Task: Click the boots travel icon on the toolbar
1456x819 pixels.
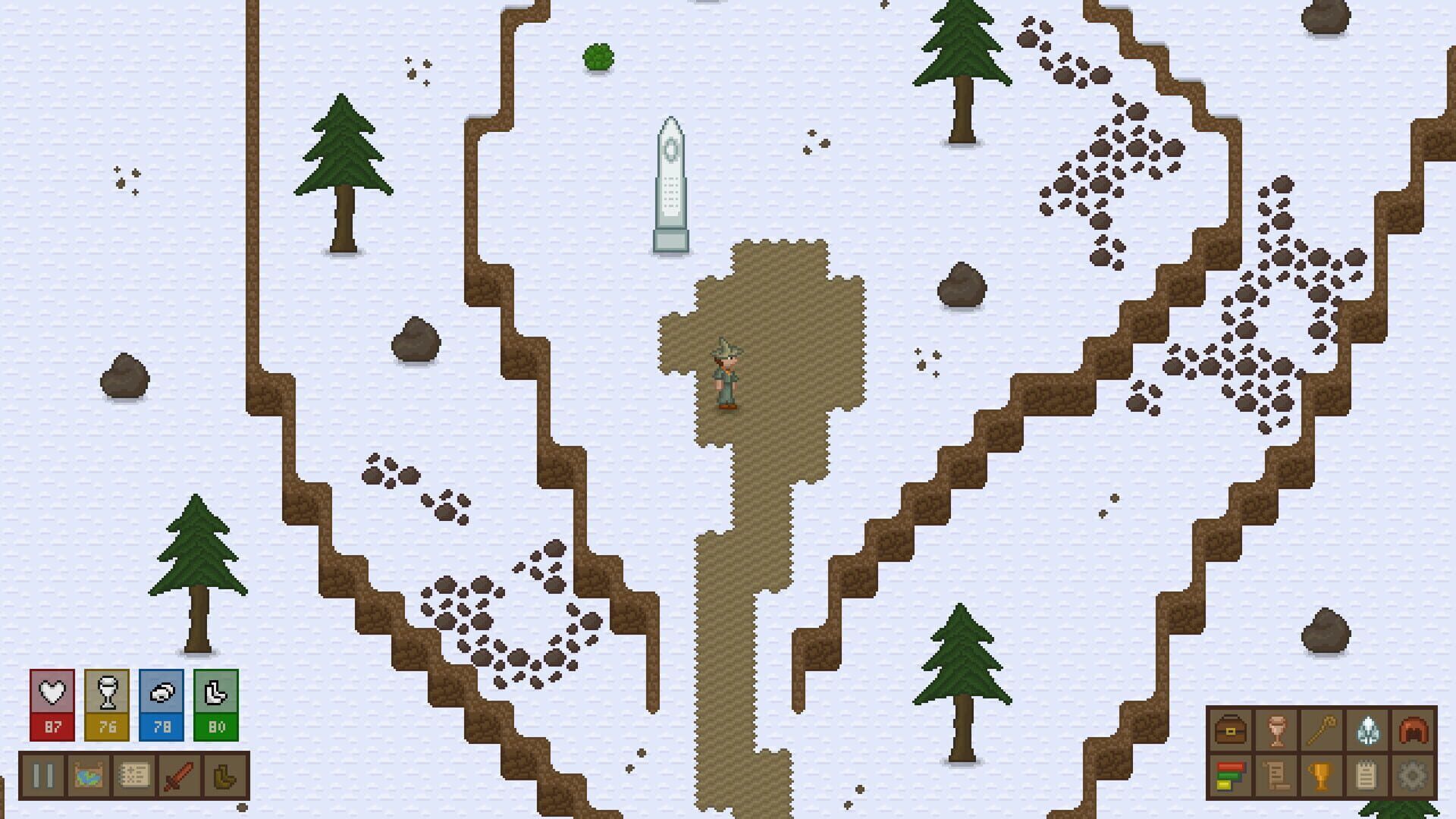Action: pyautogui.click(x=224, y=777)
